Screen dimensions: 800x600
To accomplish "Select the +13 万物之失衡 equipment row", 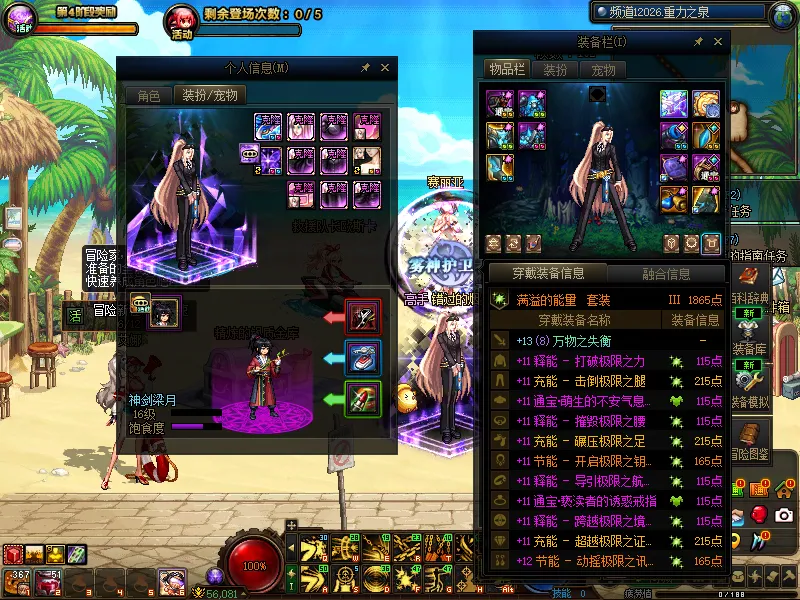I will (x=606, y=341).
